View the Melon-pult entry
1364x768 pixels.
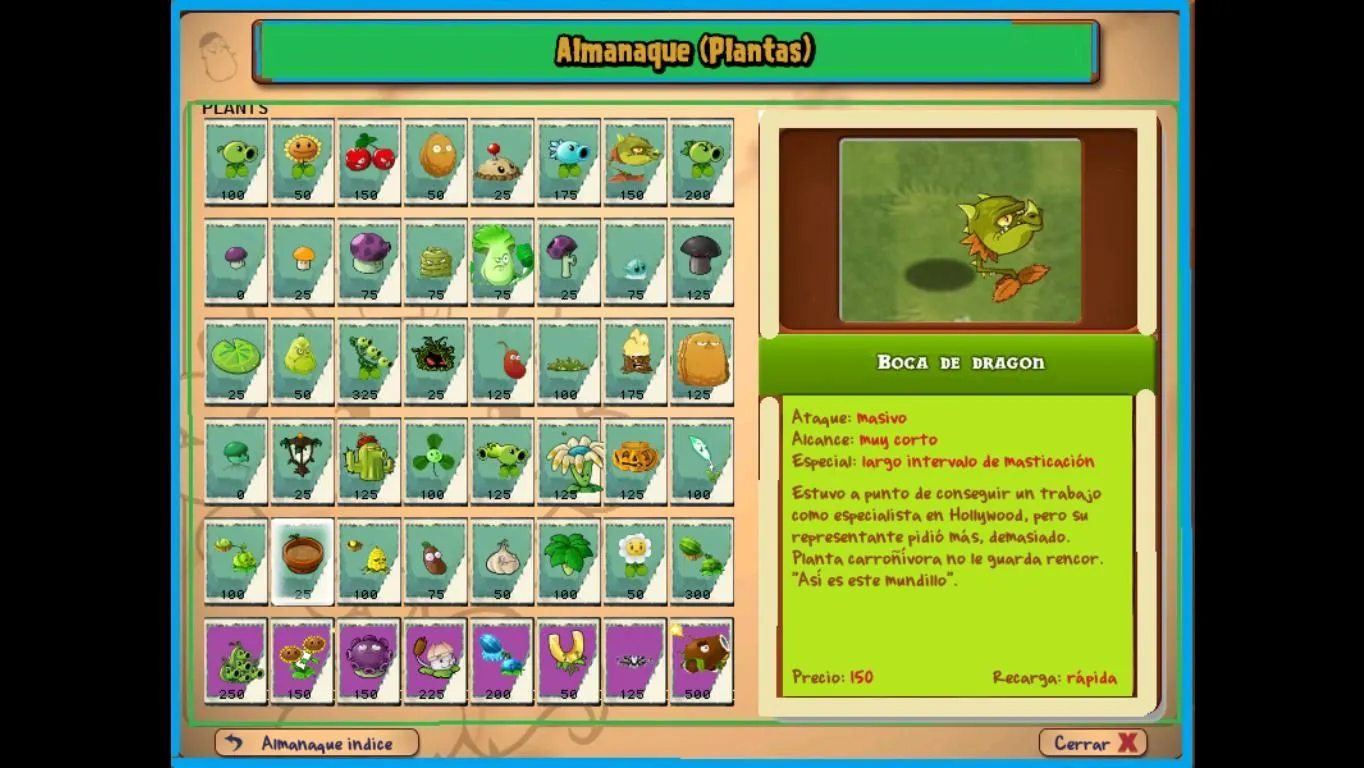coord(701,560)
